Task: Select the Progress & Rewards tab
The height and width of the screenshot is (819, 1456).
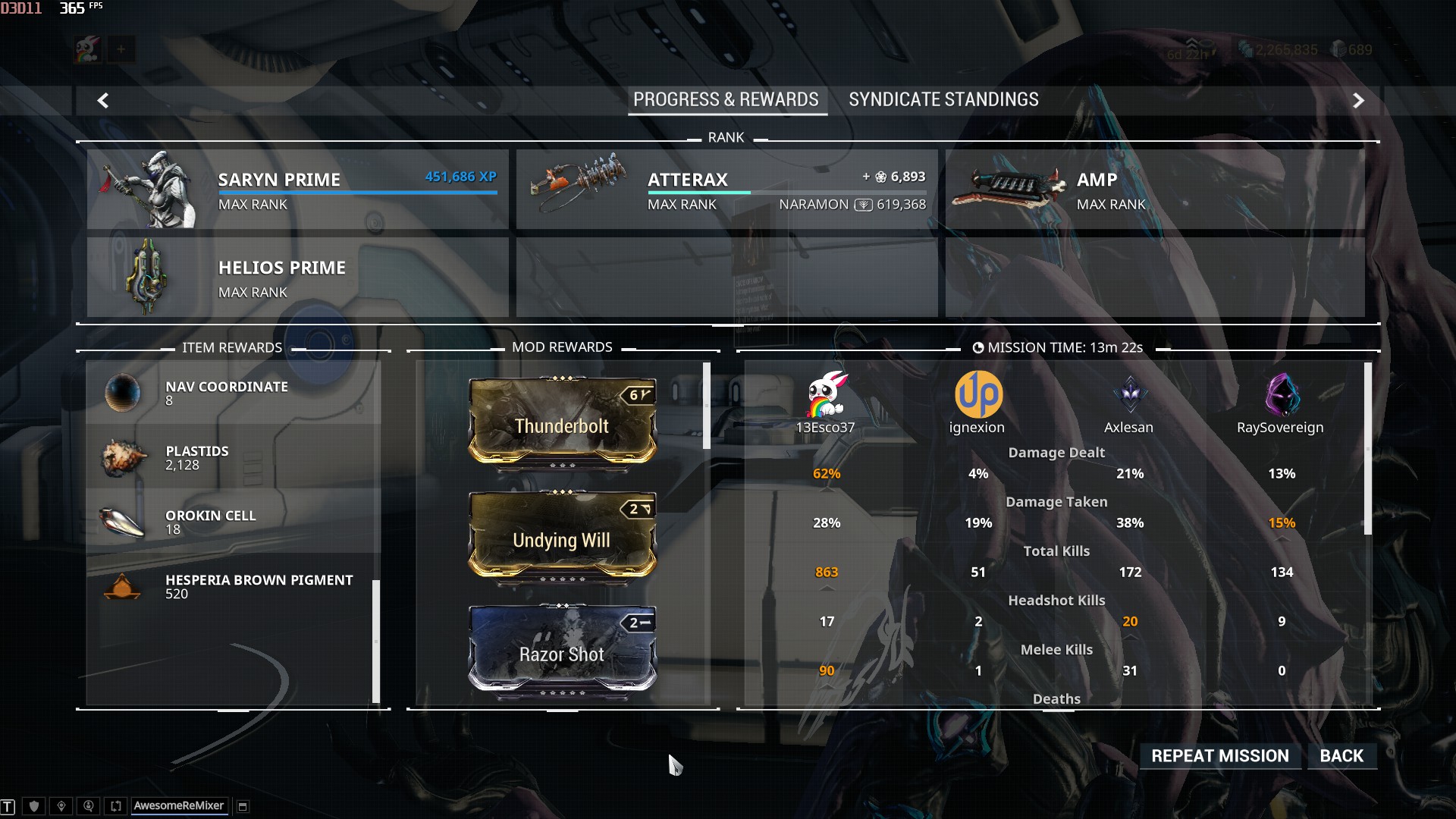Action: point(726,100)
